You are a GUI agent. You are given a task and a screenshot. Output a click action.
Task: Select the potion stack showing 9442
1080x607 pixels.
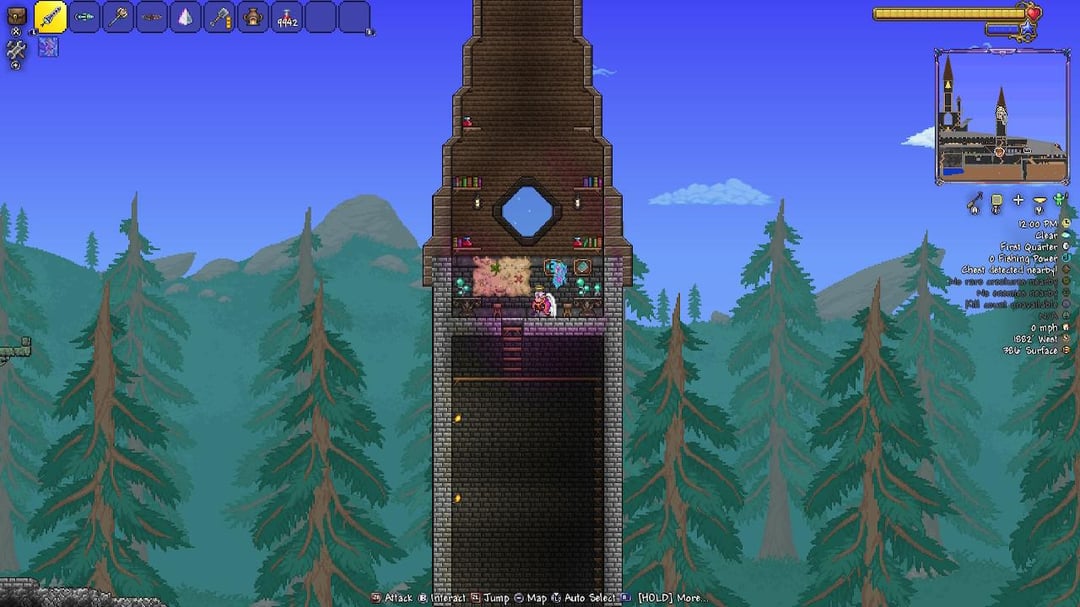click(287, 17)
